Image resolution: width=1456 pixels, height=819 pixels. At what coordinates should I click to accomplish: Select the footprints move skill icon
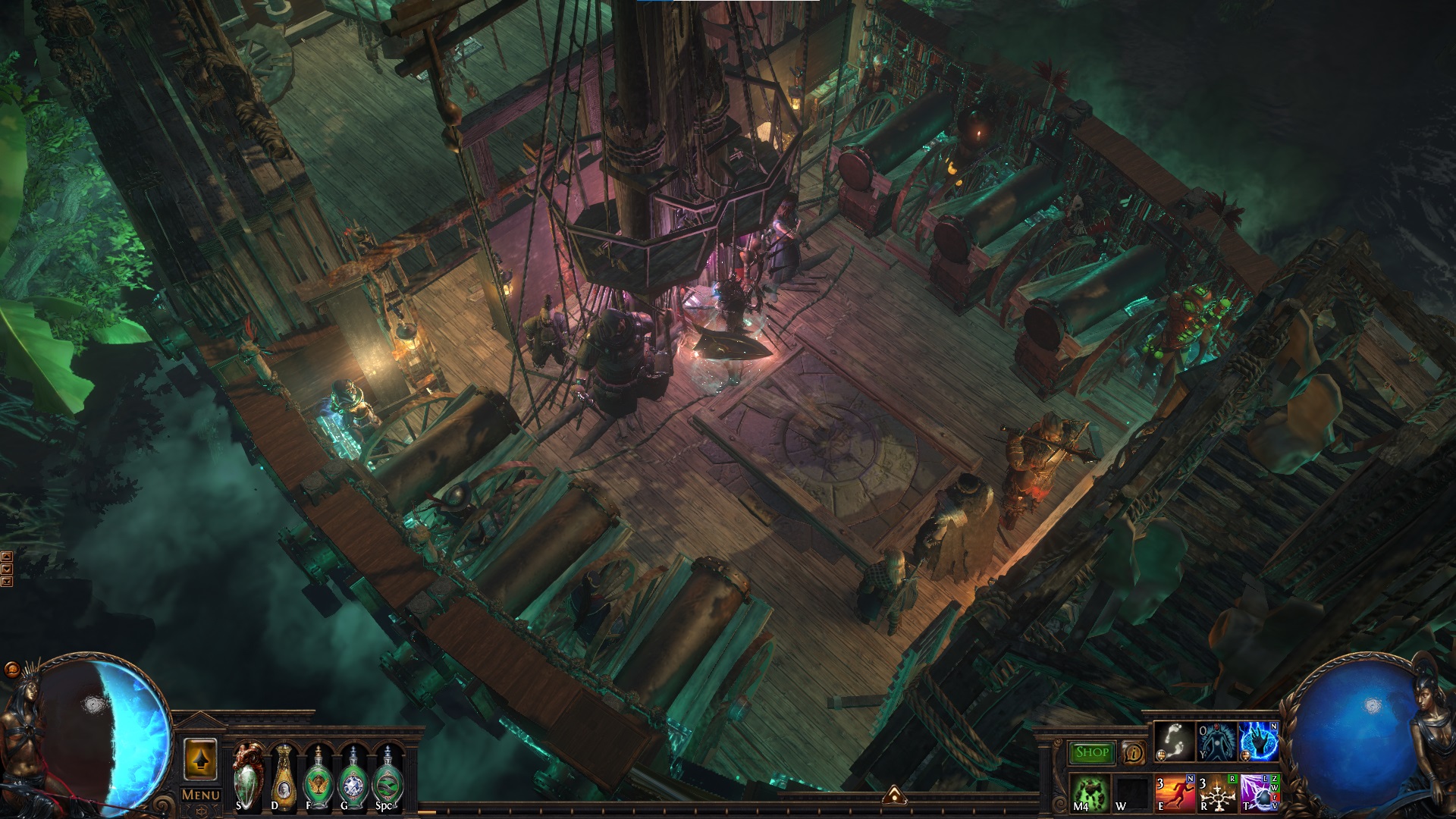pos(1174,742)
